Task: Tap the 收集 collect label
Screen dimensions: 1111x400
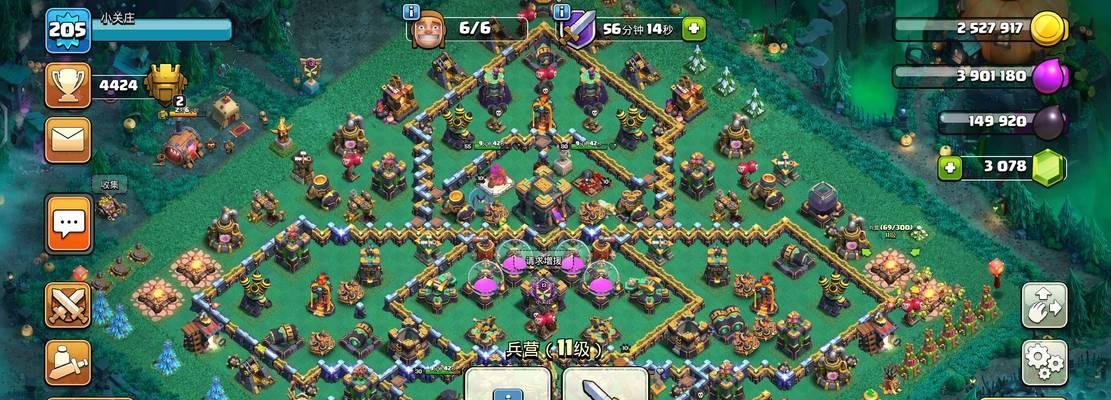Action: pyautogui.click(x=108, y=185)
